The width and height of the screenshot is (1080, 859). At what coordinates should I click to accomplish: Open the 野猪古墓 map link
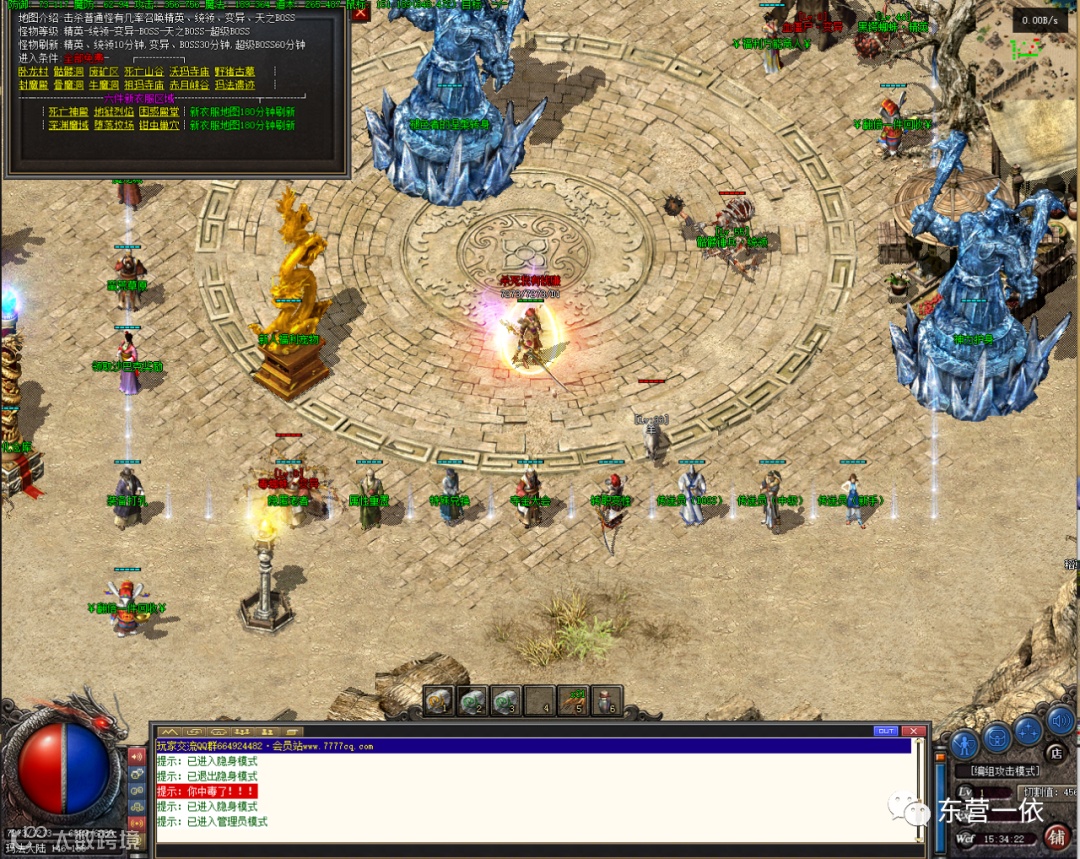(x=235, y=72)
